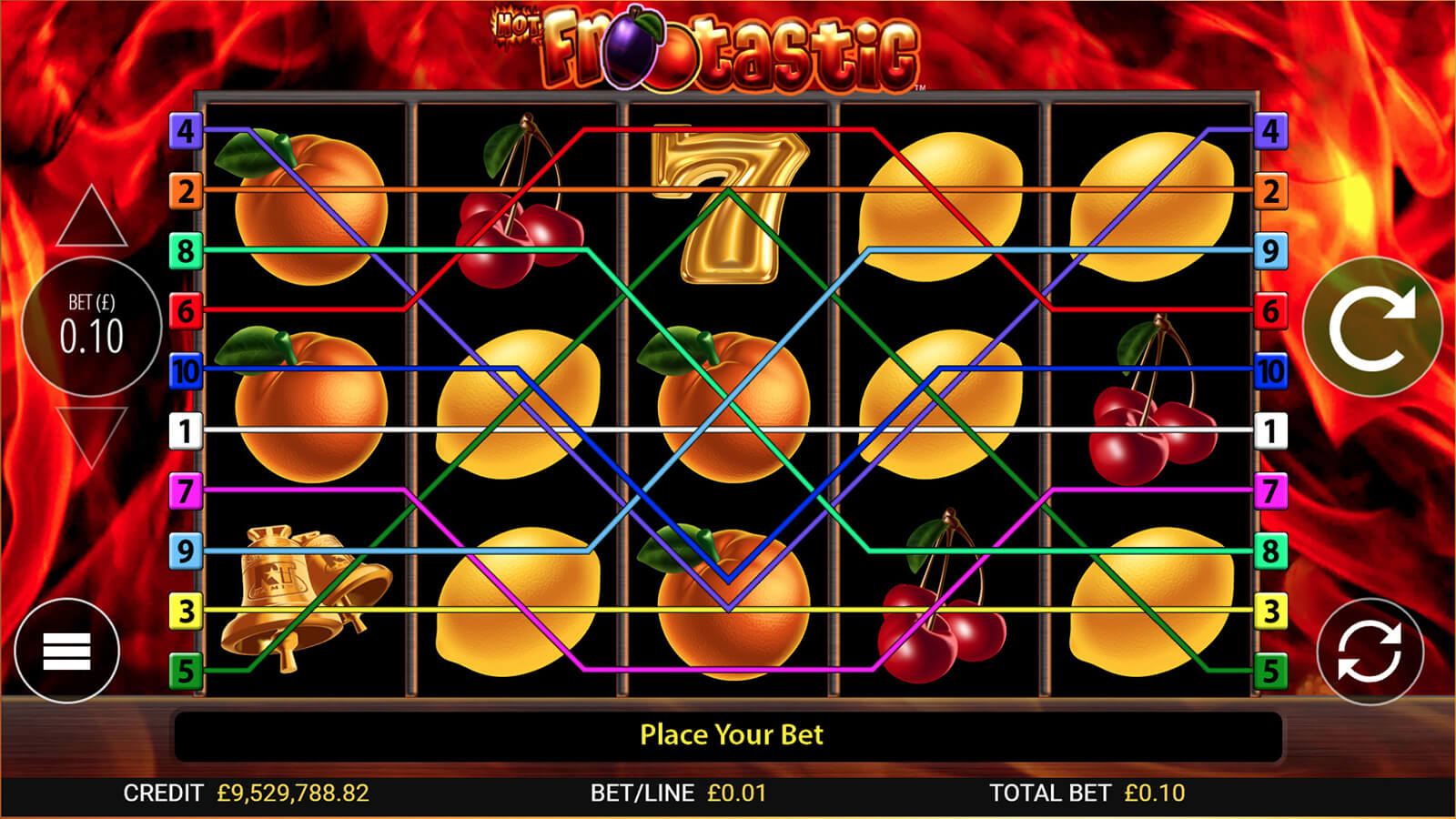Image resolution: width=1456 pixels, height=819 pixels.
Task: Activate the autoplay double-arrow button
Action: tap(1370, 652)
